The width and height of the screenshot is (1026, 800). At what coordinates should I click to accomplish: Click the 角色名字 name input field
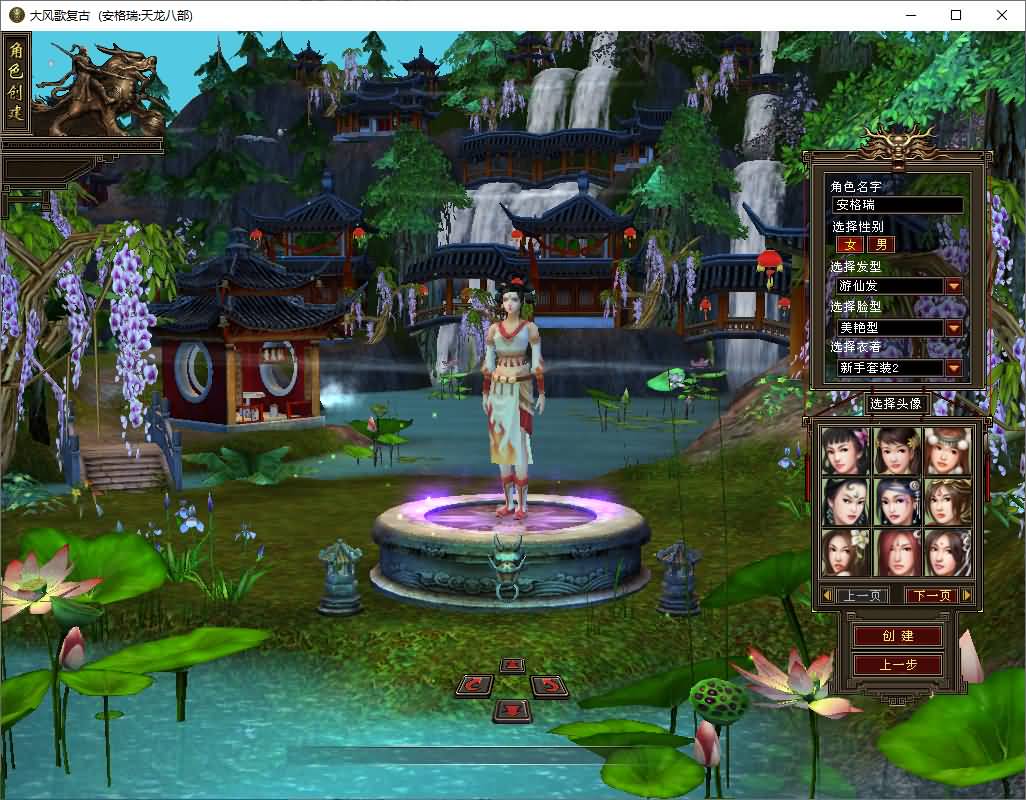coord(898,205)
